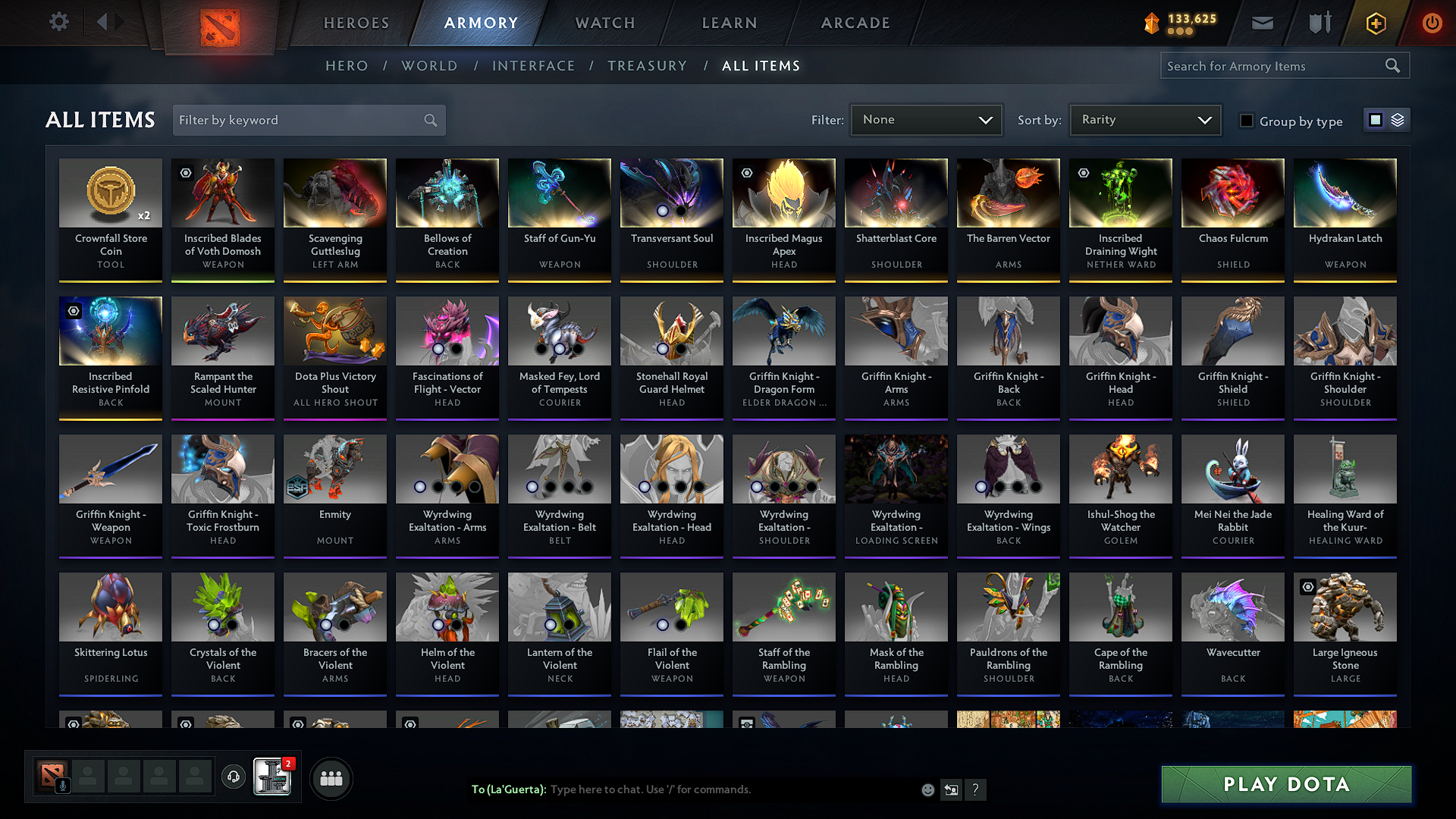Switch to stacked list view toggle
The height and width of the screenshot is (819, 1456).
1396,120
